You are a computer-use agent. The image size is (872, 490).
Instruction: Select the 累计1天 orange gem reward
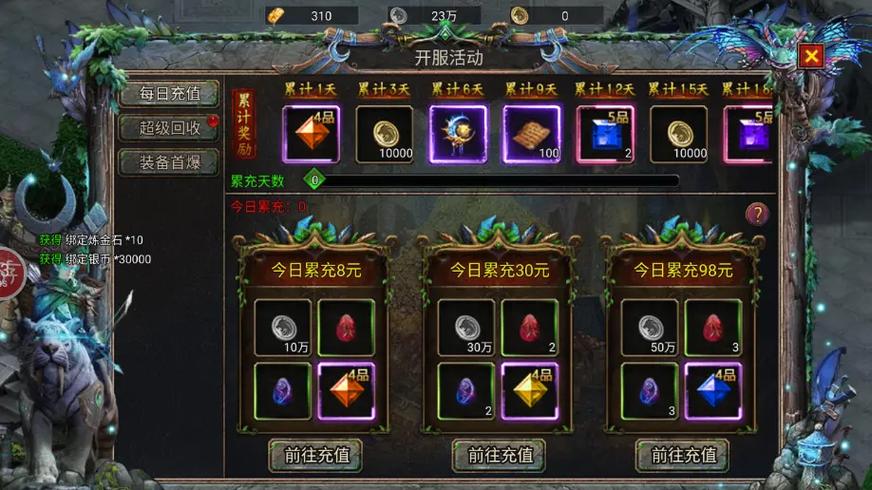[311, 134]
